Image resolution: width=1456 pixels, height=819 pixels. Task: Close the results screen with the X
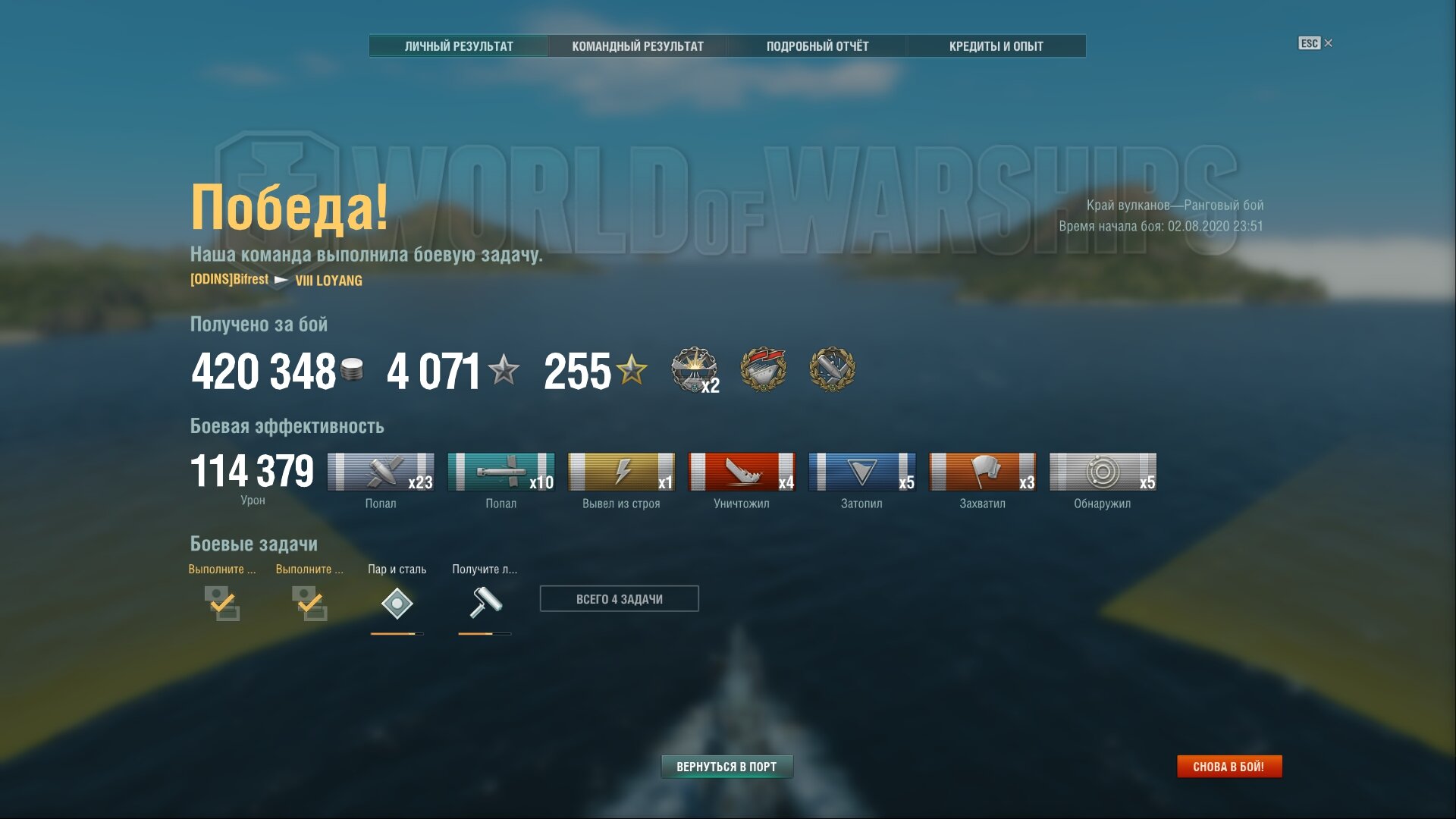(x=1328, y=43)
